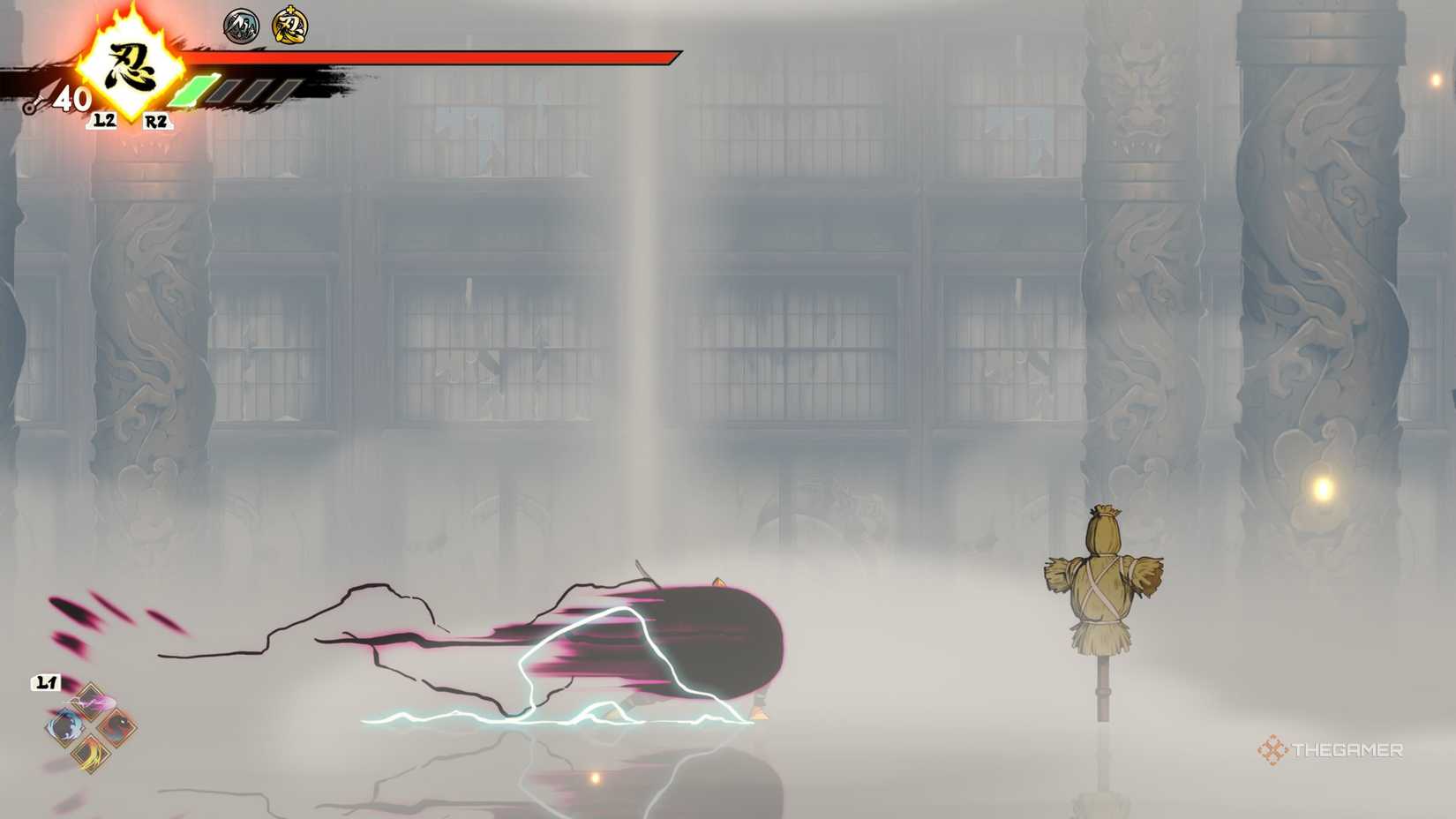Expand the ability diamond cluster
Screen dimensions: 1456x819
coord(91,726)
